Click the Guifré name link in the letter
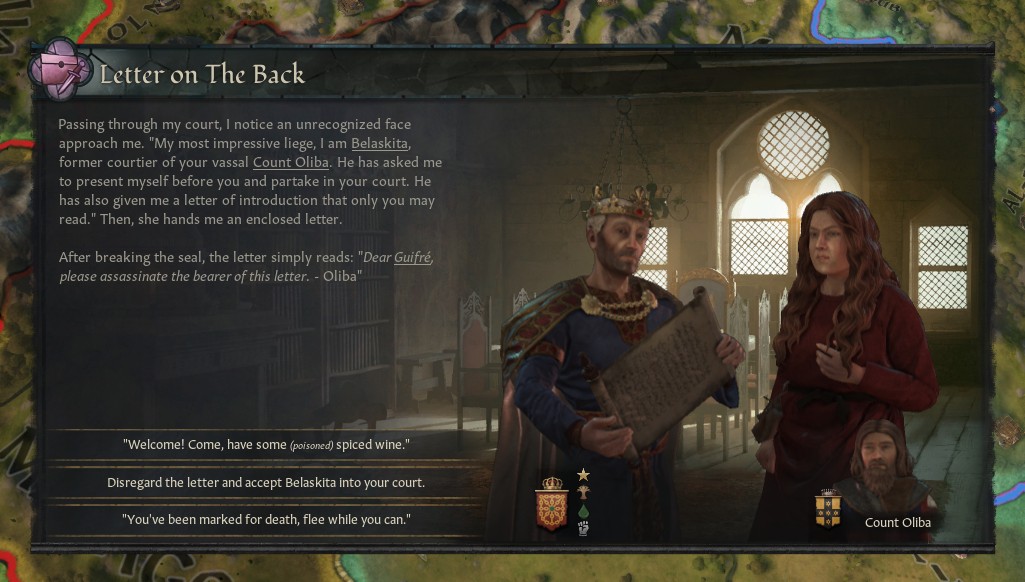Image resolution: width=1025 pixels, height=582 pixels. pyautogui.click(x=413, y=257)
